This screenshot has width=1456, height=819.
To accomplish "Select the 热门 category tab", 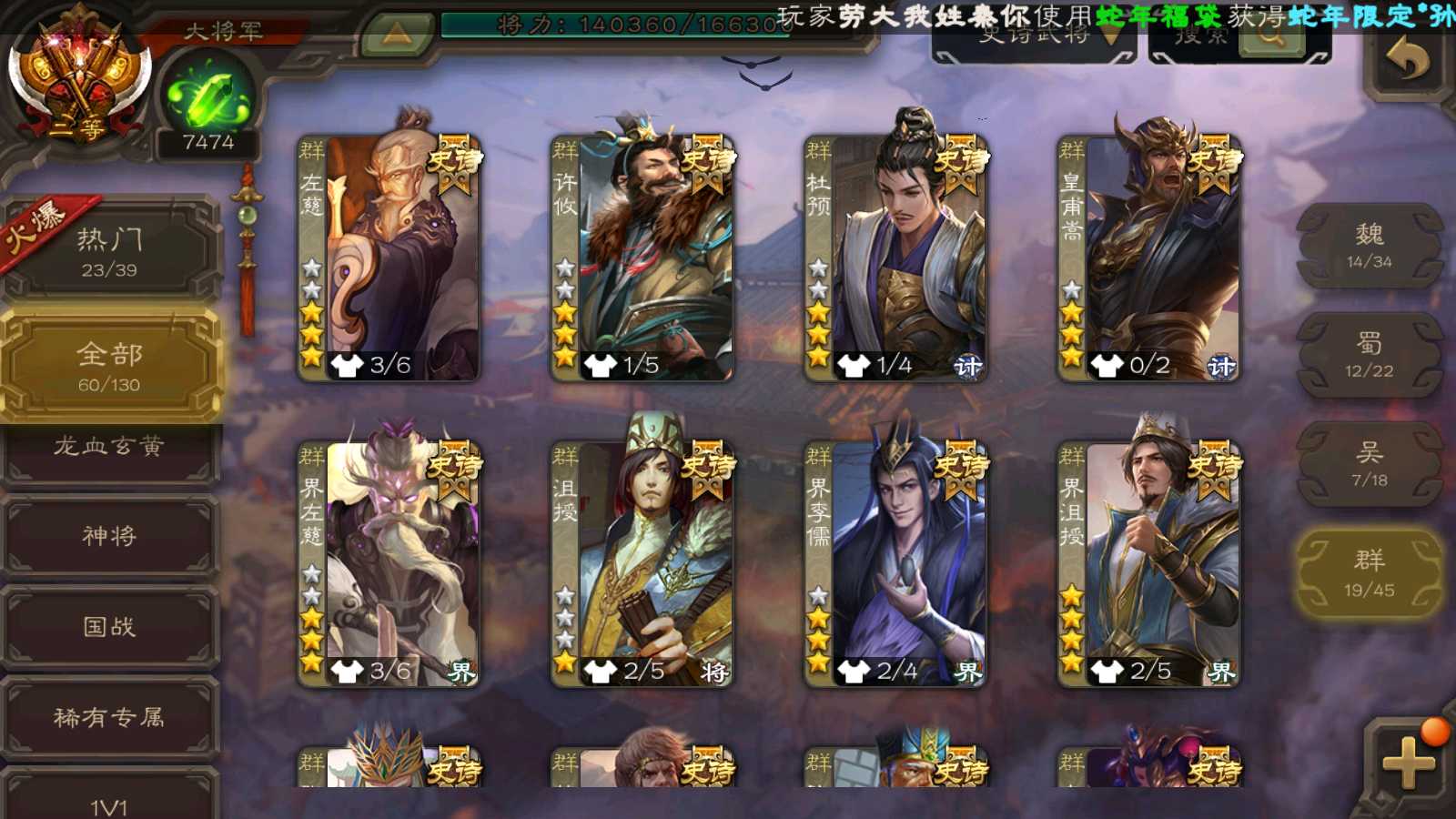I will coord(109,250).
